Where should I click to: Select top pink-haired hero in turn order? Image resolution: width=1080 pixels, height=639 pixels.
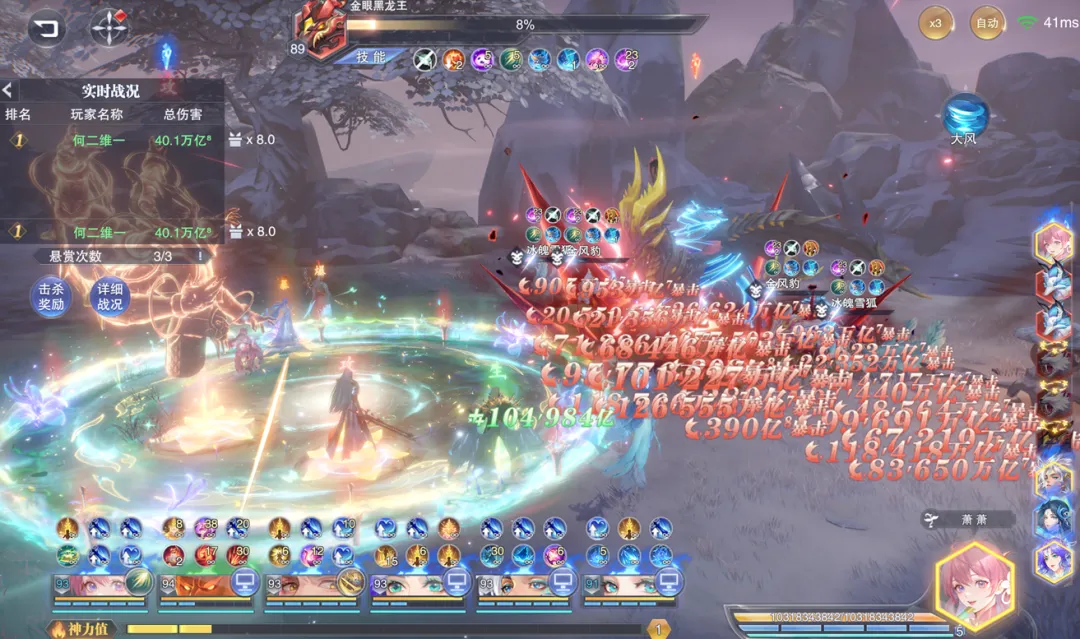coord(1054,243)
